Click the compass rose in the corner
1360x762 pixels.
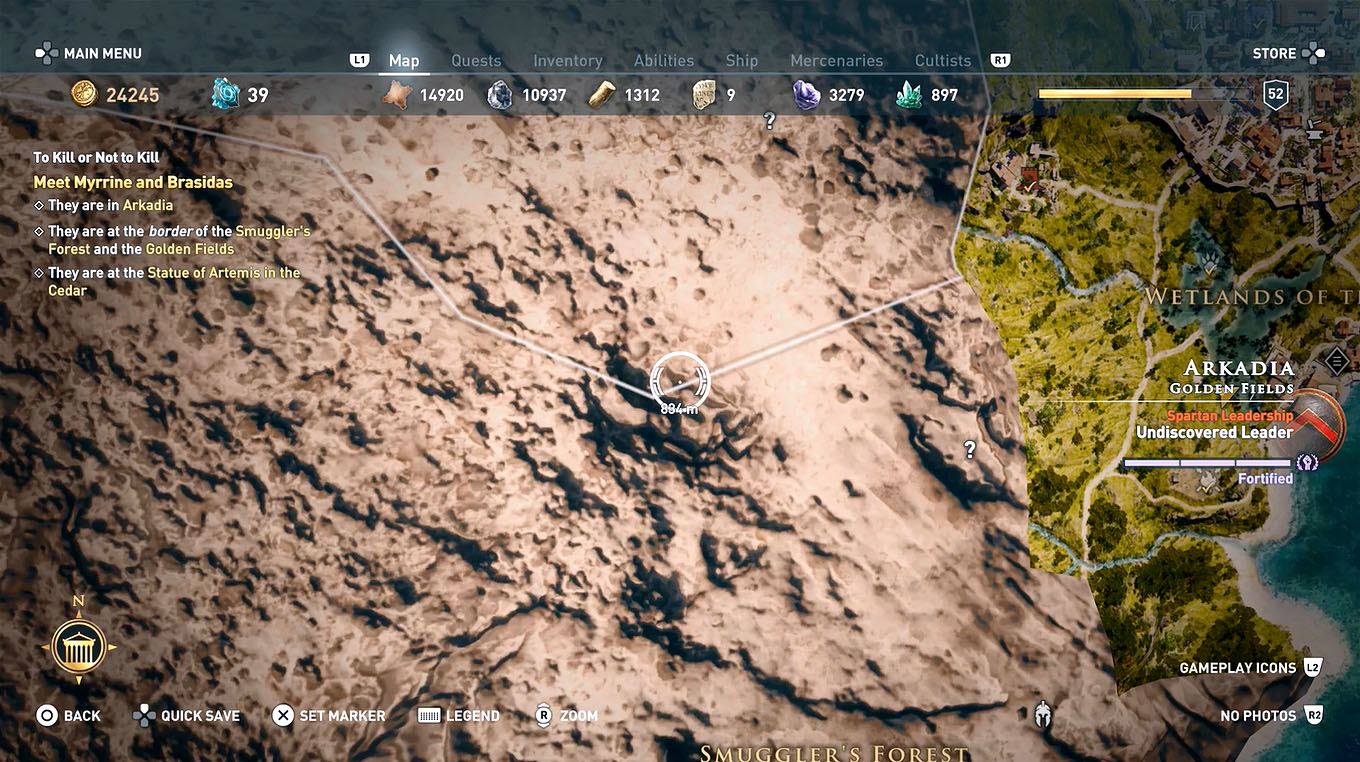pyautogui.click(x=79, y=646)
